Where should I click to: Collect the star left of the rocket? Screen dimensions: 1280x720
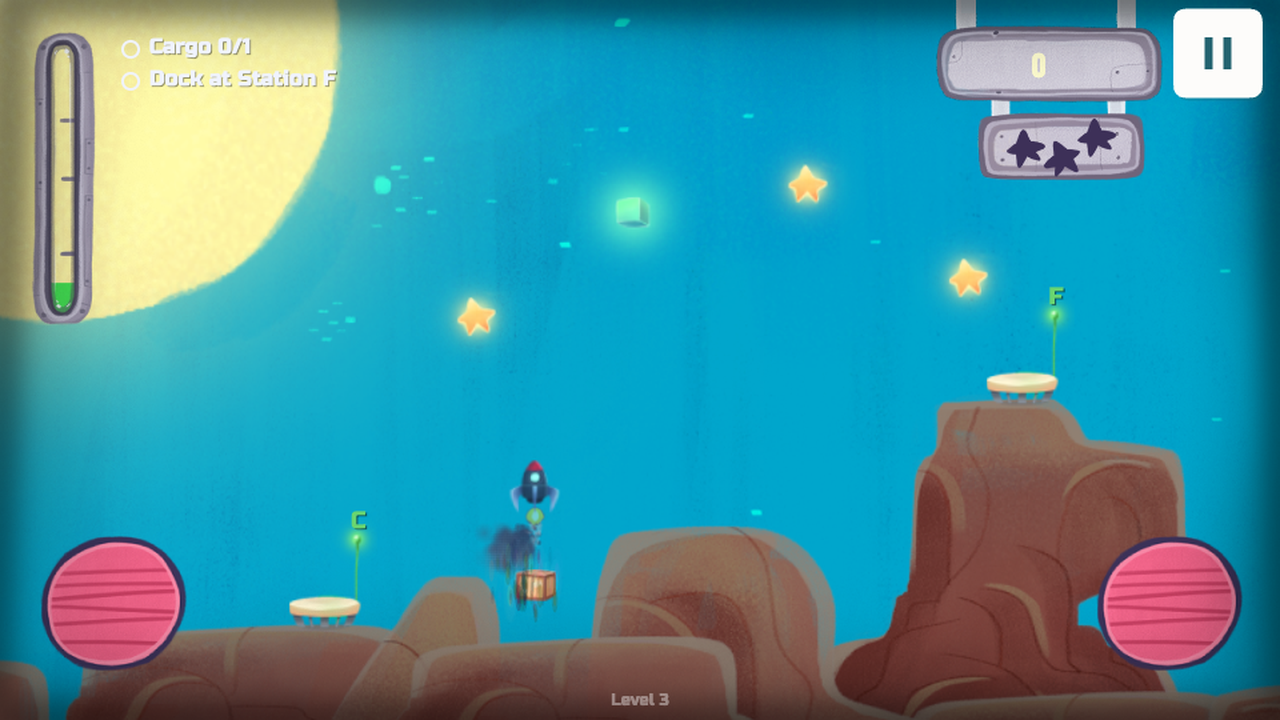coord(475,316)
